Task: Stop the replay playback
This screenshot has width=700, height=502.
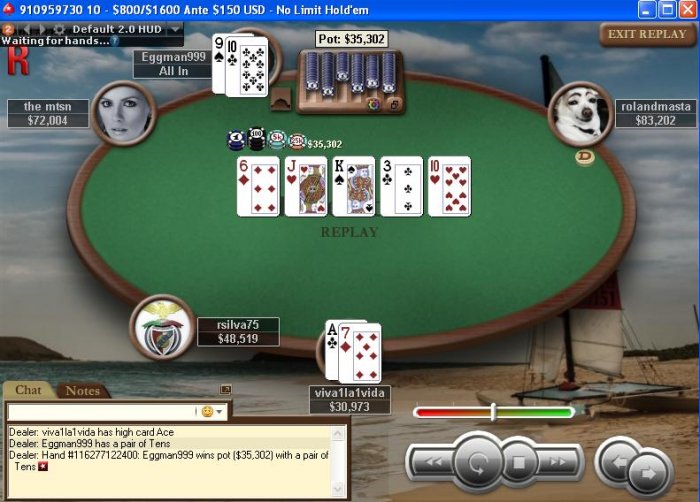Action: click(x=519, y=463)
